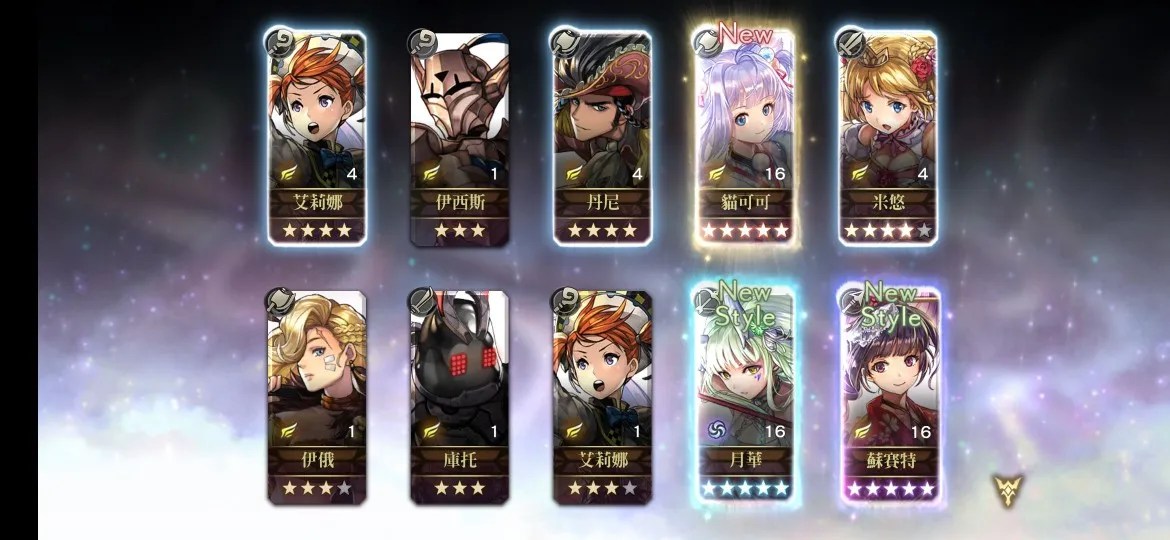This screenshot has width=1170, height=540.
Task: Select the 米悠 blonde character card
Action: click(x=888, y=137)
